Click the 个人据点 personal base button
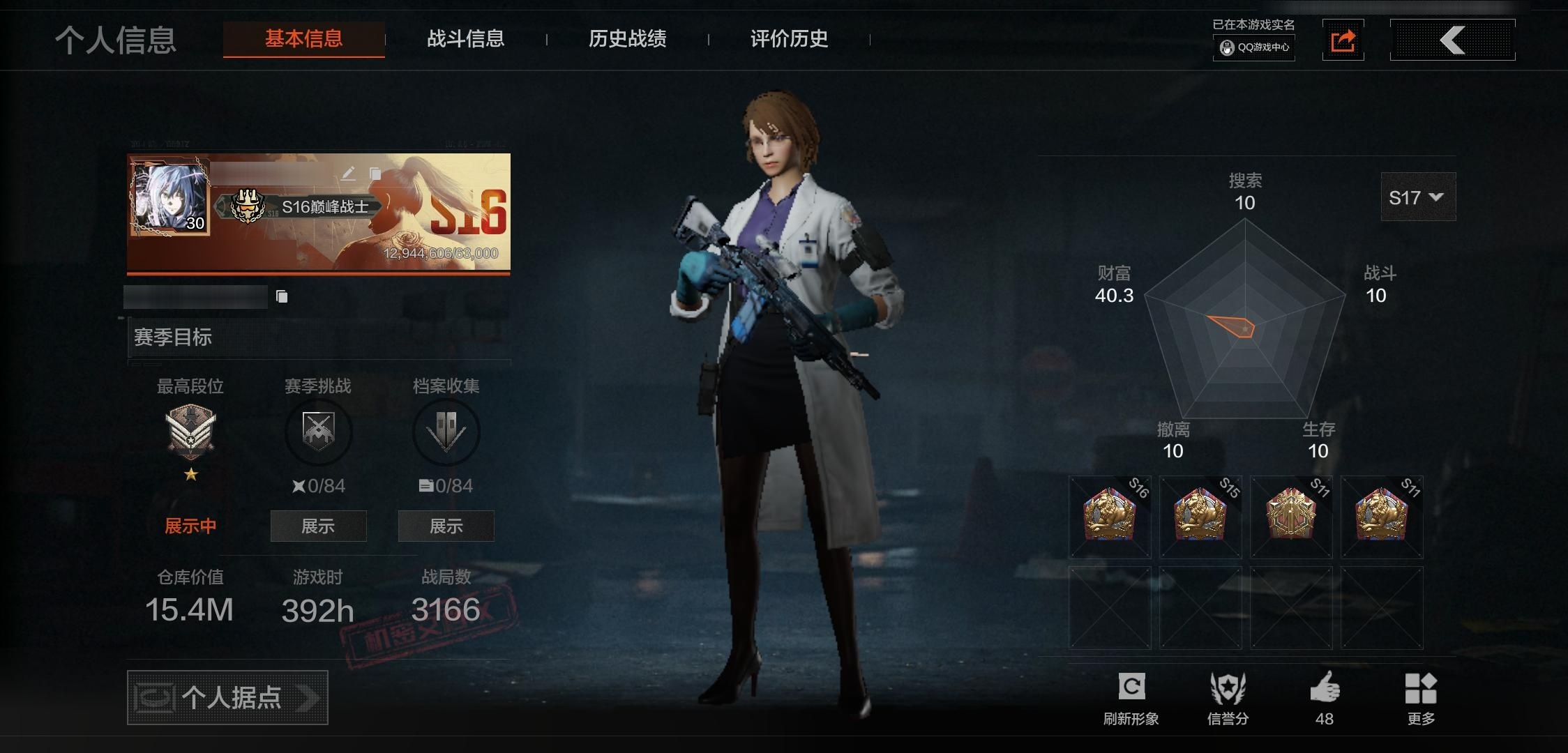The height and width of the screenshot is (753, 1568). pos(227,697)
